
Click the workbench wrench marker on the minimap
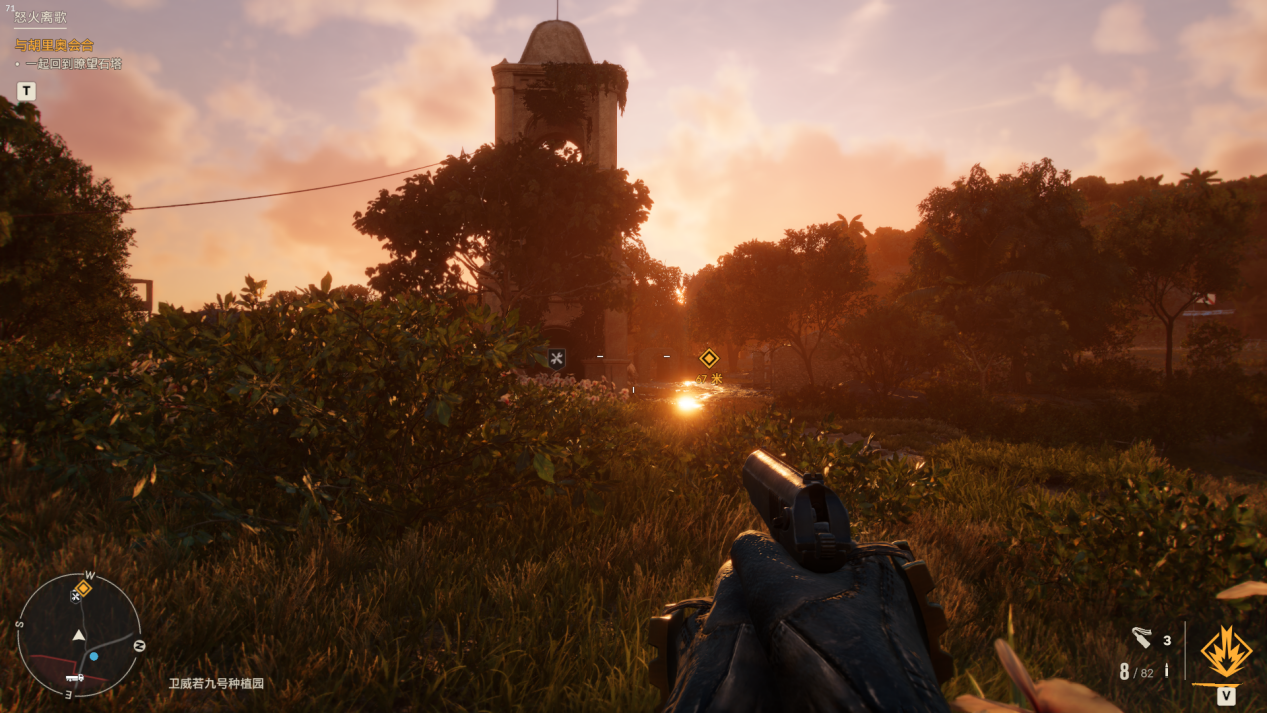(x=76, y=597)
